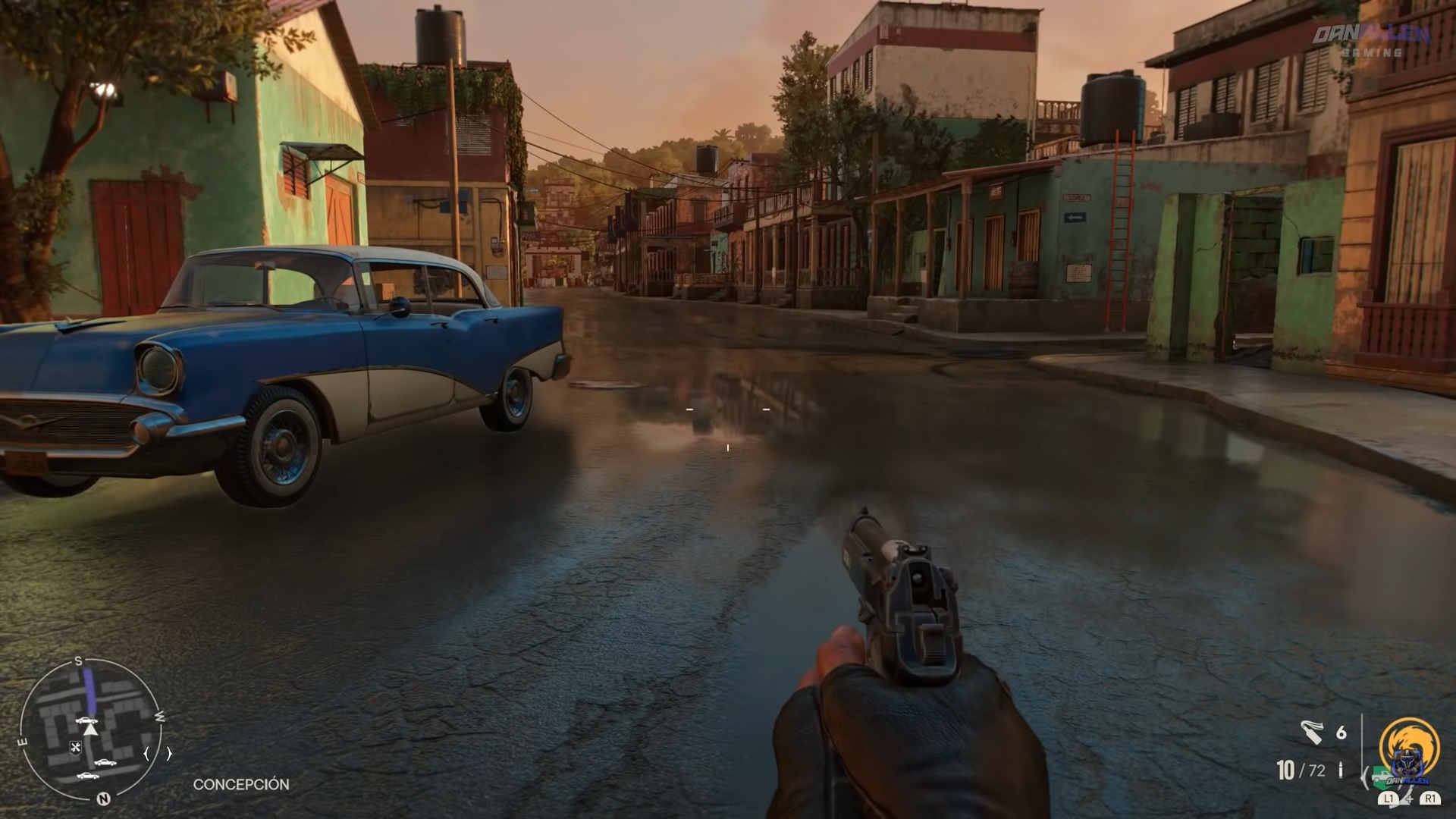Viewport: 1456px width, 819px height.
Task: Click the throwables count showing 6
Action: [1340, 732]
